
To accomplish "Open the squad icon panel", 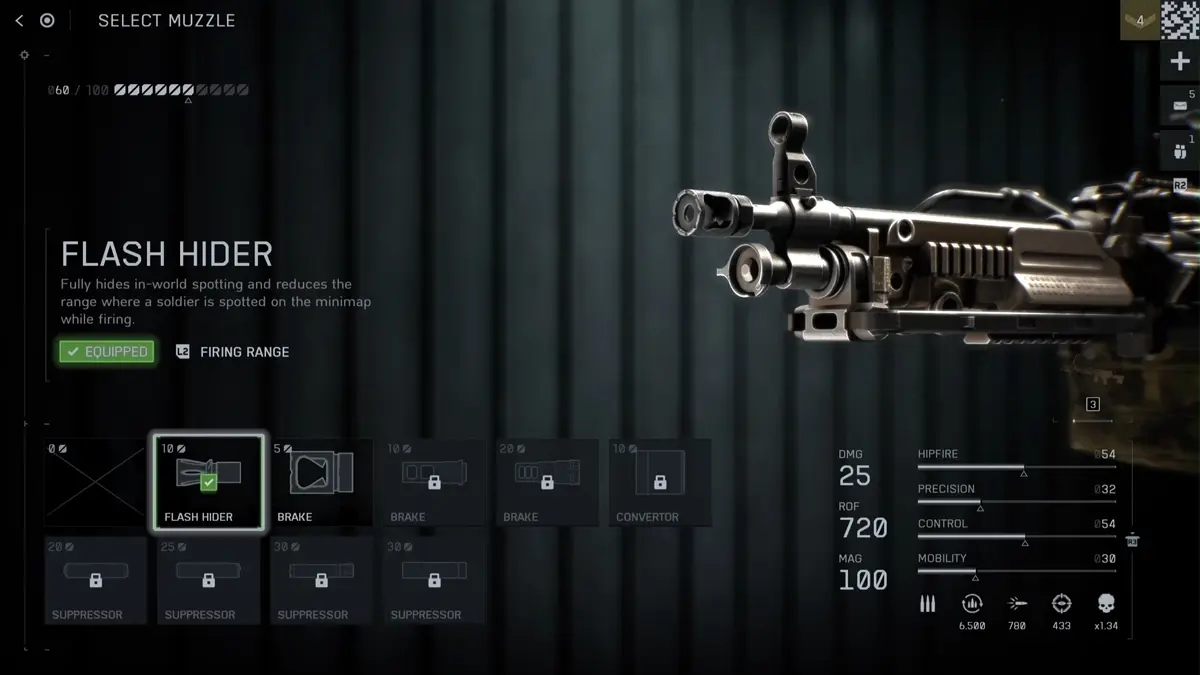I will click(1179, 151).
